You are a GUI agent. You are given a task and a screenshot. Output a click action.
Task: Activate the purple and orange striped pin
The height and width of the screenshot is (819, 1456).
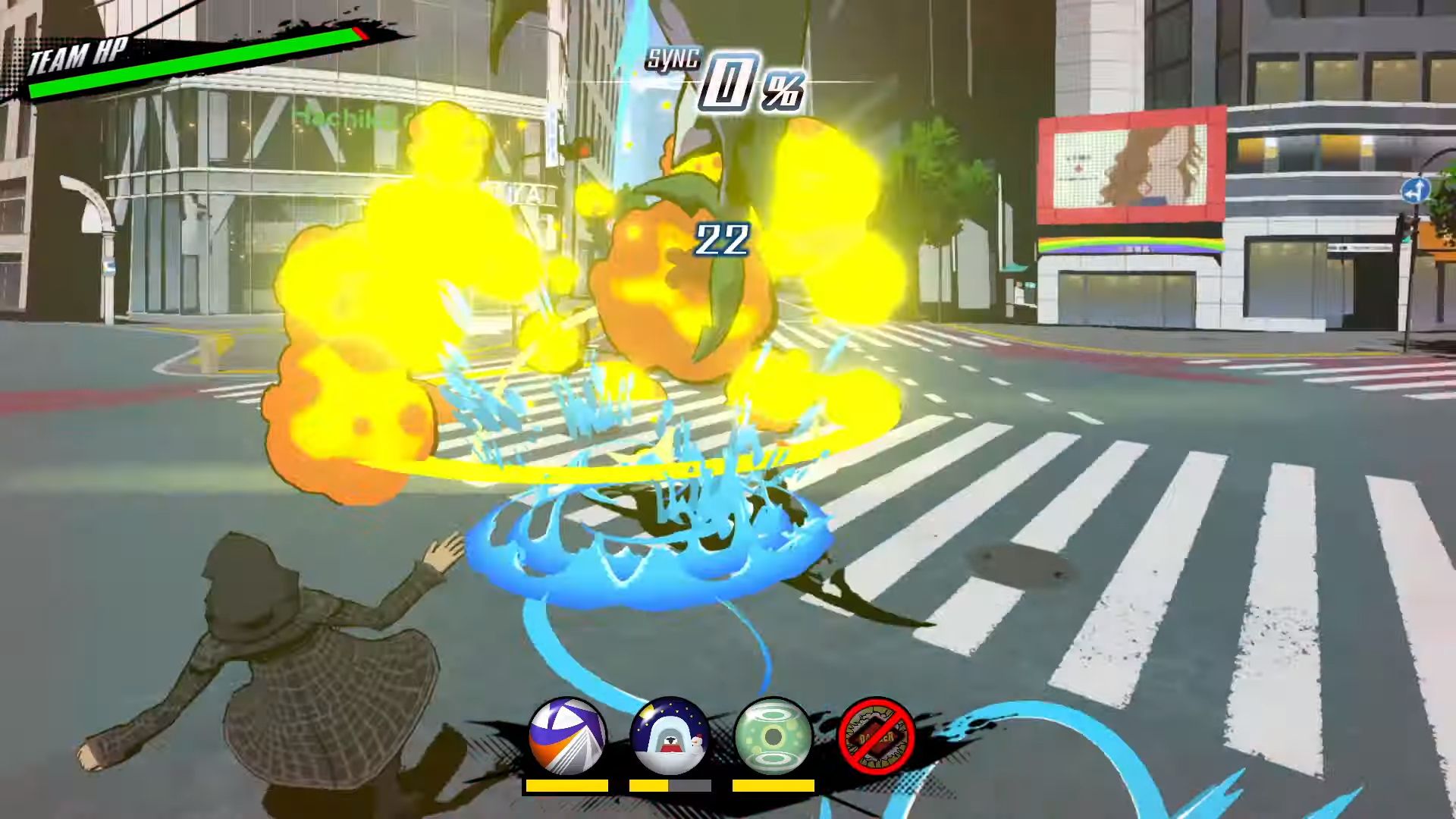tap(567, 736)
